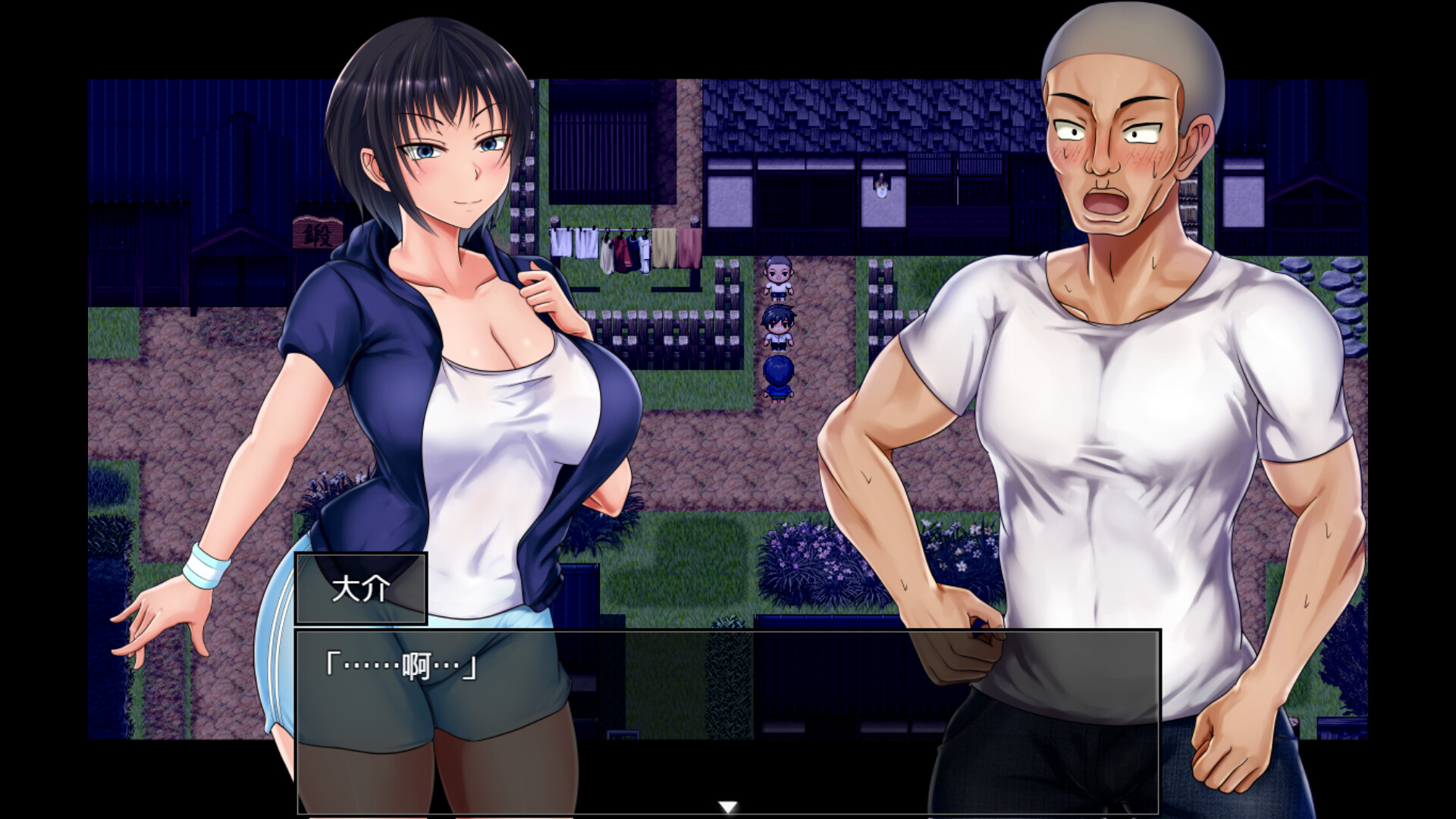Click the ▼ continue arrow to advance dialogue
The image size is (1456, 819).
point(728,808)
